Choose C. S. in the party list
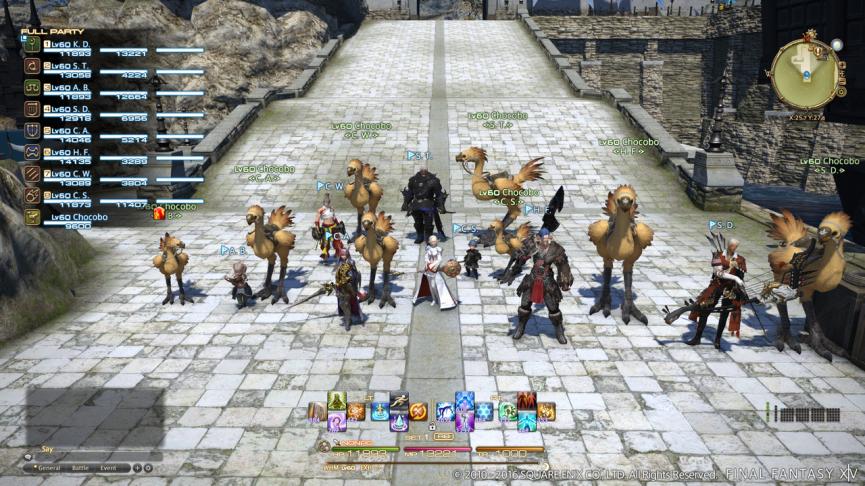This screenshot has width=865, height=486. 72,195
